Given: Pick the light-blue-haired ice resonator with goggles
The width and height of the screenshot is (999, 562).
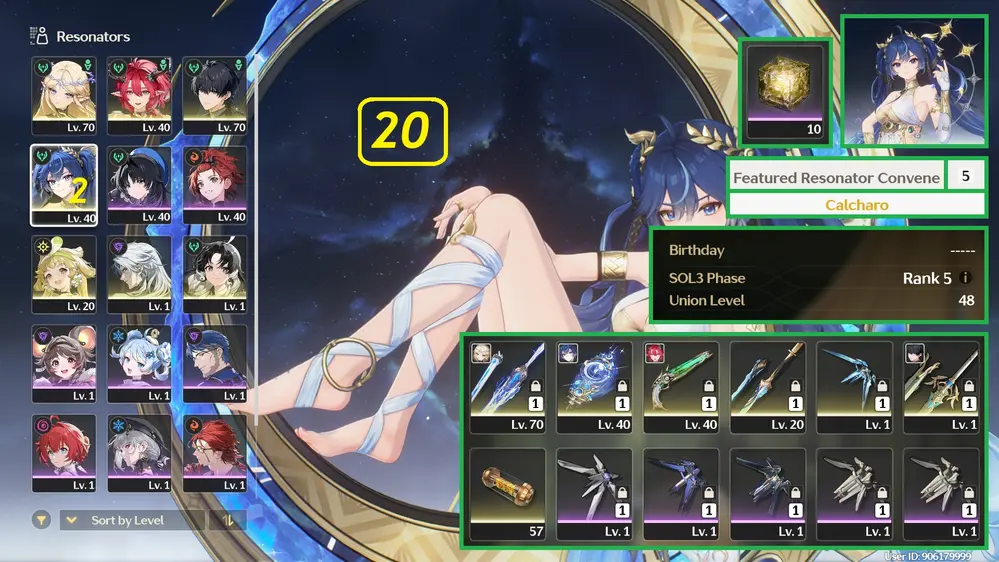Looking at the screenshot, I should coord(140,363).
